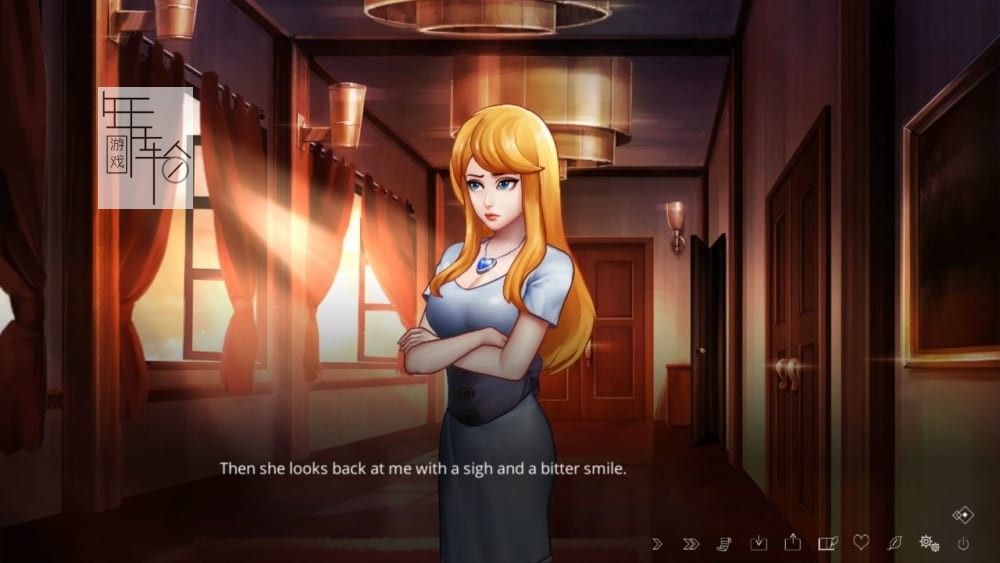This screenshot has height=563, width=1000.
Task: Activate the double chevron skip icon
Action: tap(690, 543)
